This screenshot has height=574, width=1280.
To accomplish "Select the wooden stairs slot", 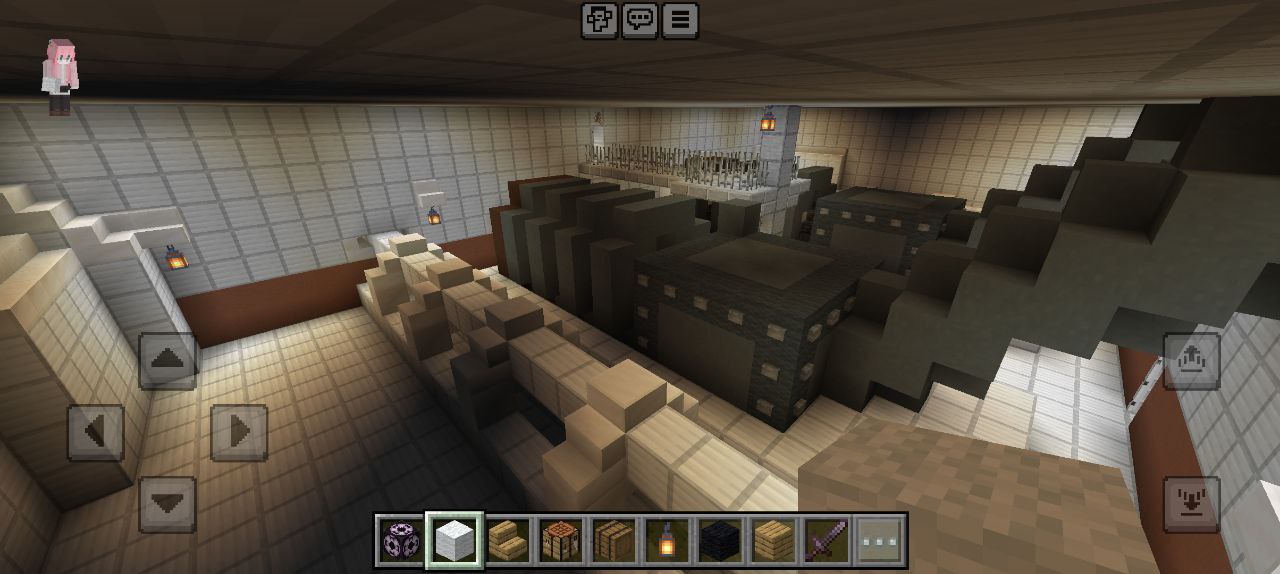I will tap(508, 541).
